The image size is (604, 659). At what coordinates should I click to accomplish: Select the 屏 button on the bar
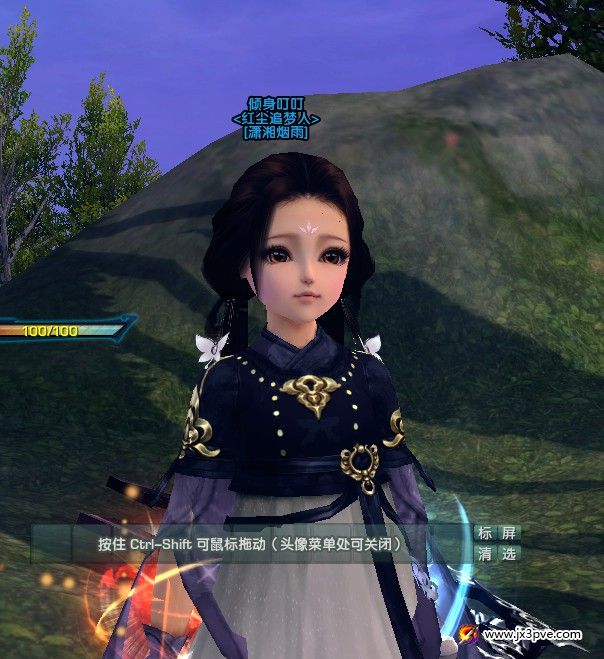click(x=510, y=533)
